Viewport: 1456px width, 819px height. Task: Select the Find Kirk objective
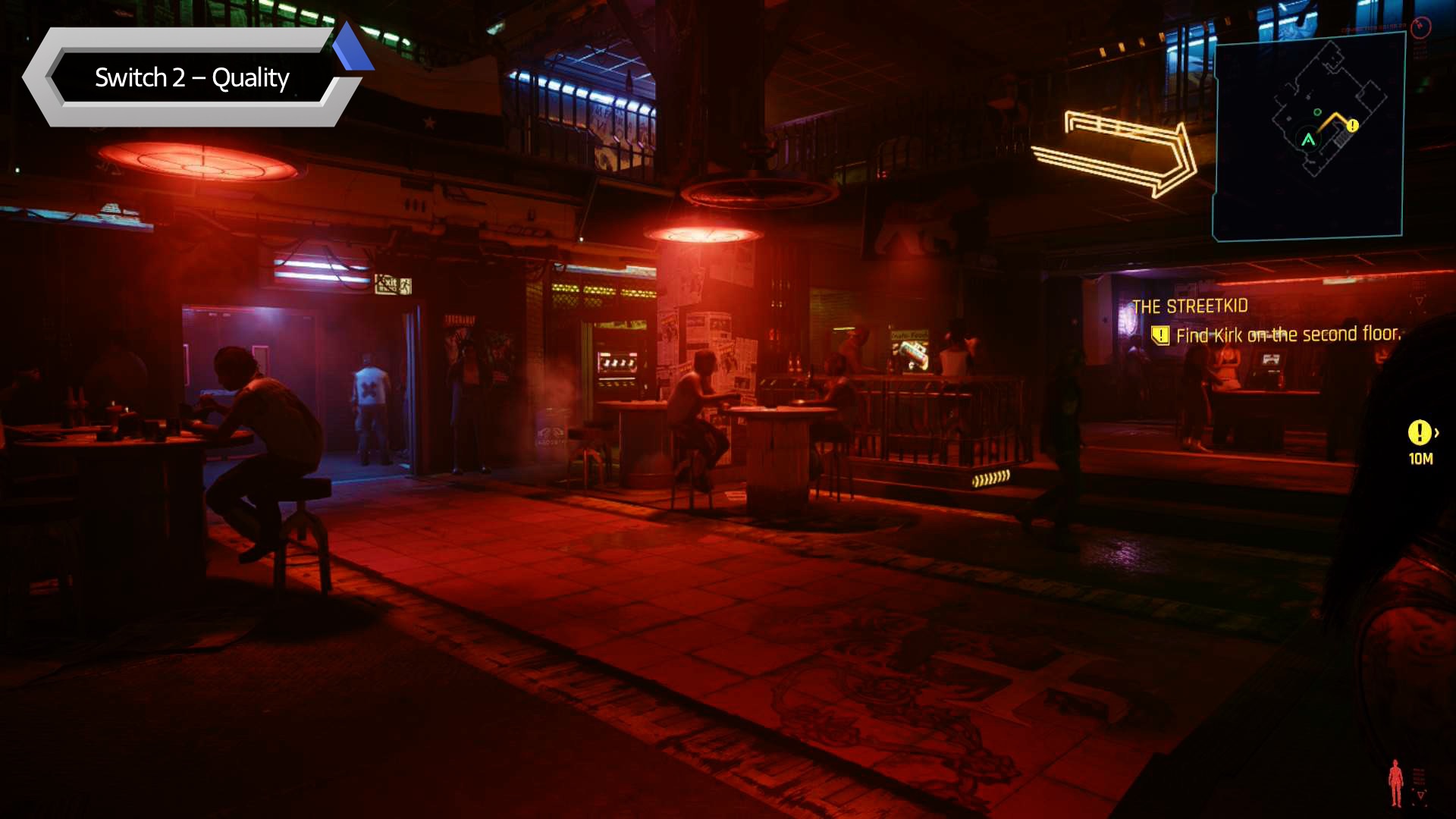pyautogui.click(x=1287, y=334)
